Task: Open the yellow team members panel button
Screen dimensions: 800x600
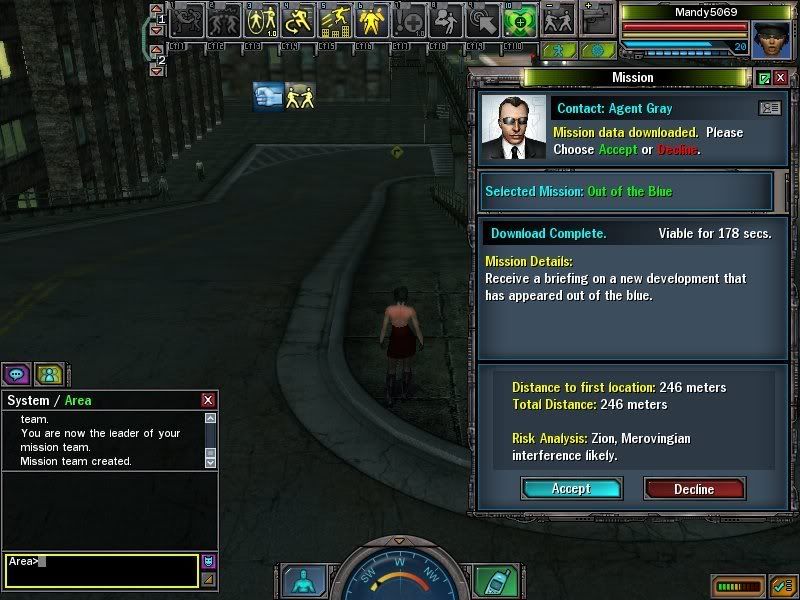Action: (x=48, y=374)
